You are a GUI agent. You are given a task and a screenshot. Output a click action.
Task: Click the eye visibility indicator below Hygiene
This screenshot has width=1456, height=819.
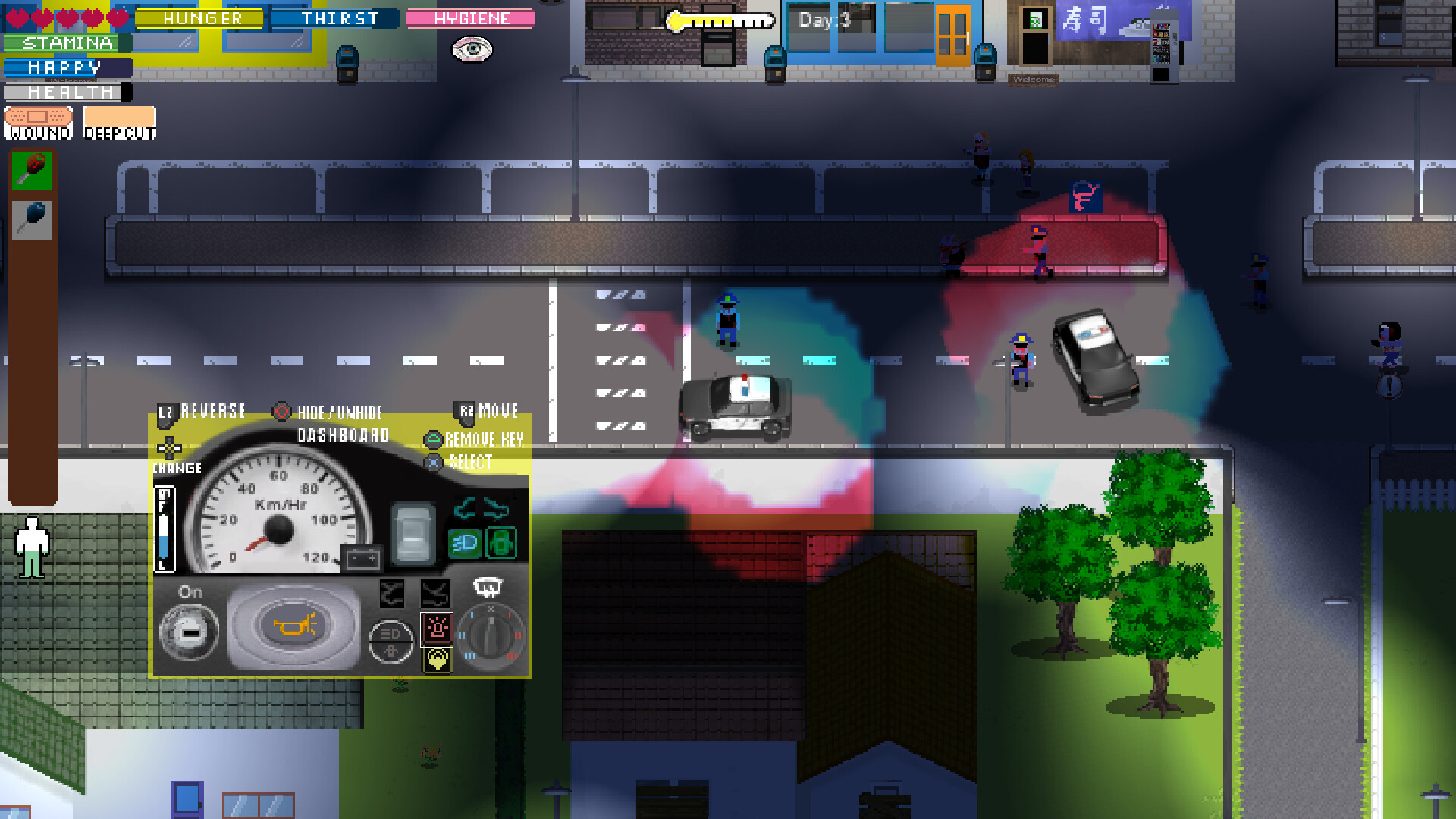[472, 49]
